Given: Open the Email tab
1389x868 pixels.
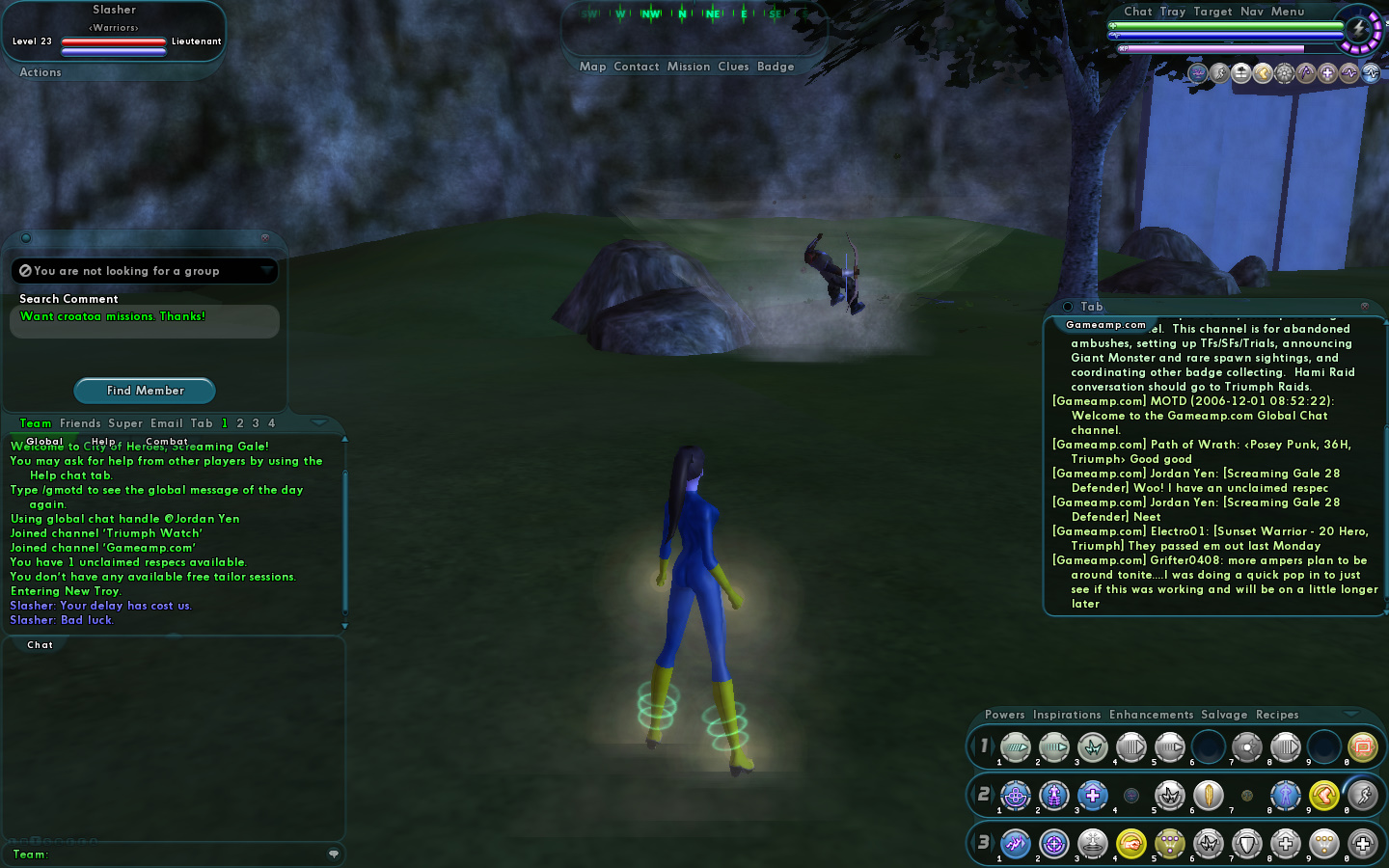Looking at the screenshot, I should [x=166, y=423].
